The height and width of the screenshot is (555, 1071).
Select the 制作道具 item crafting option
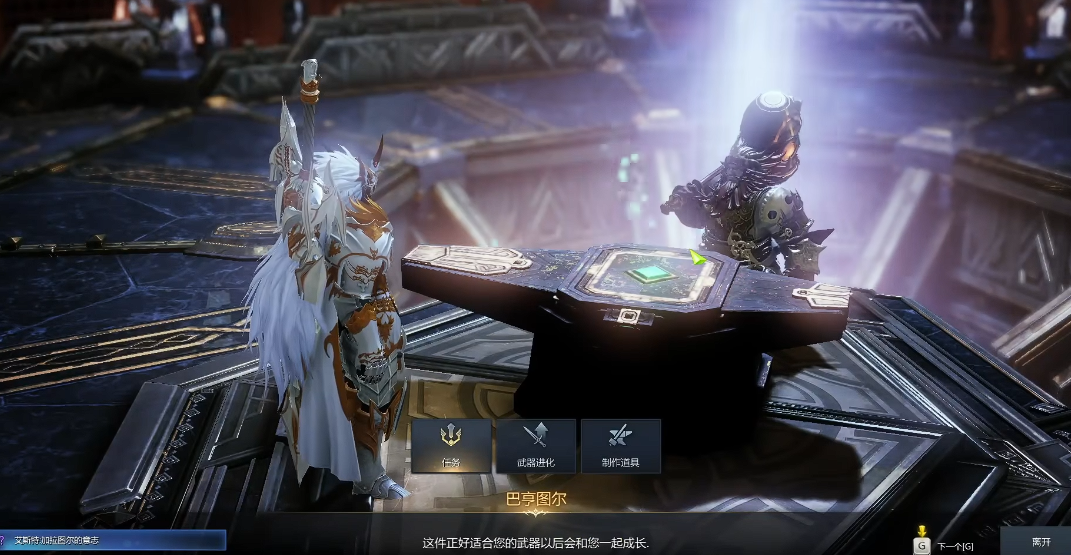[620, 445]
